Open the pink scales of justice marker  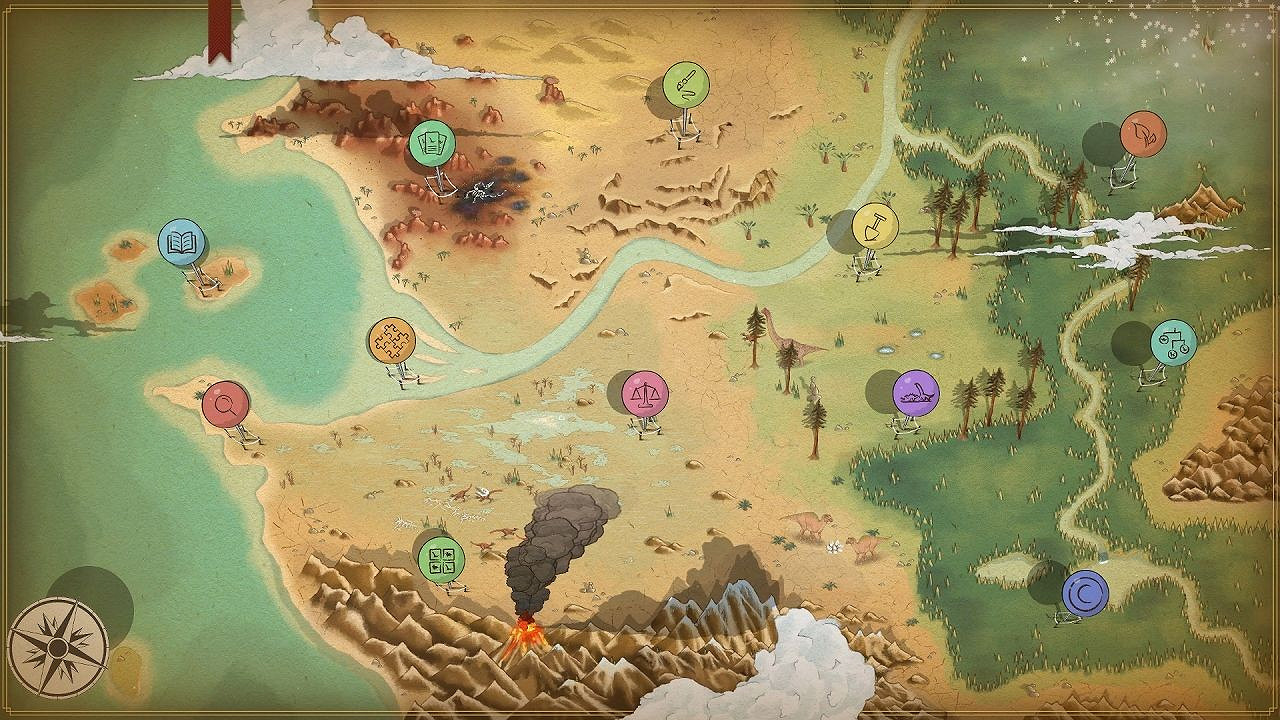[648, 396]
